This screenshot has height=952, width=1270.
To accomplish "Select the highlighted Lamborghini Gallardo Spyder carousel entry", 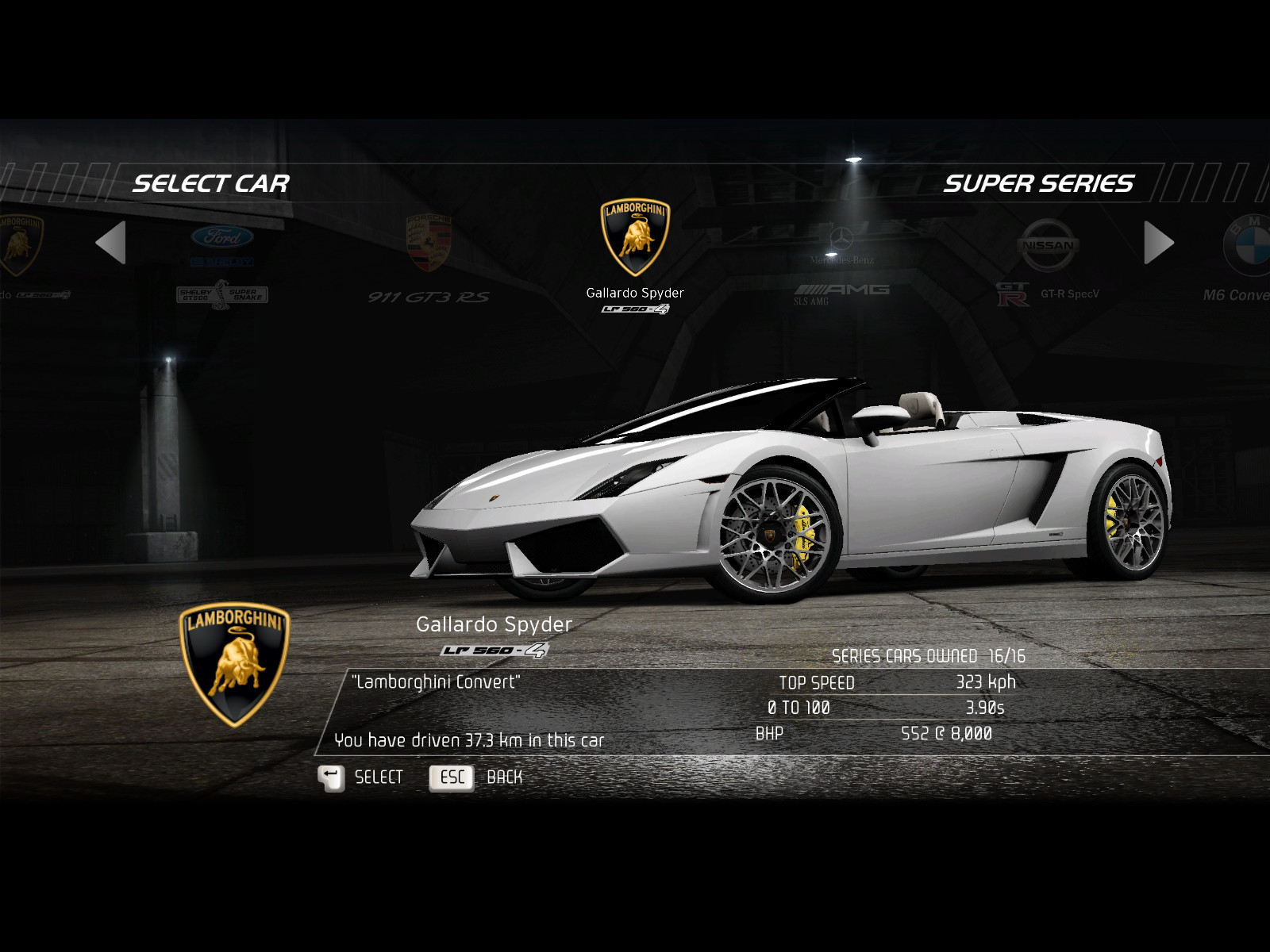I will coord(635,254).
